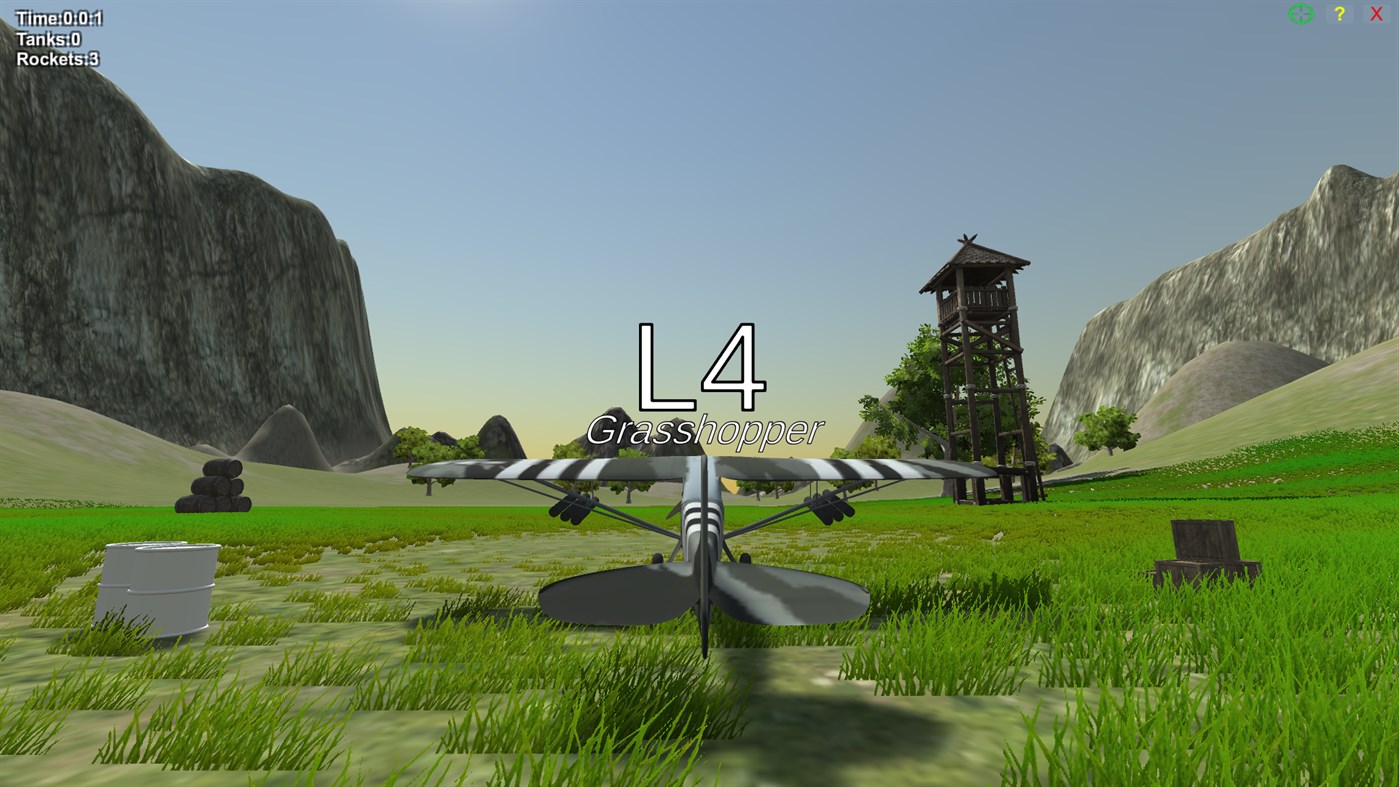Click the green reticle beside the help button
The height and width of the screenshot is (787, 1399).
(x=1299, y=13)
